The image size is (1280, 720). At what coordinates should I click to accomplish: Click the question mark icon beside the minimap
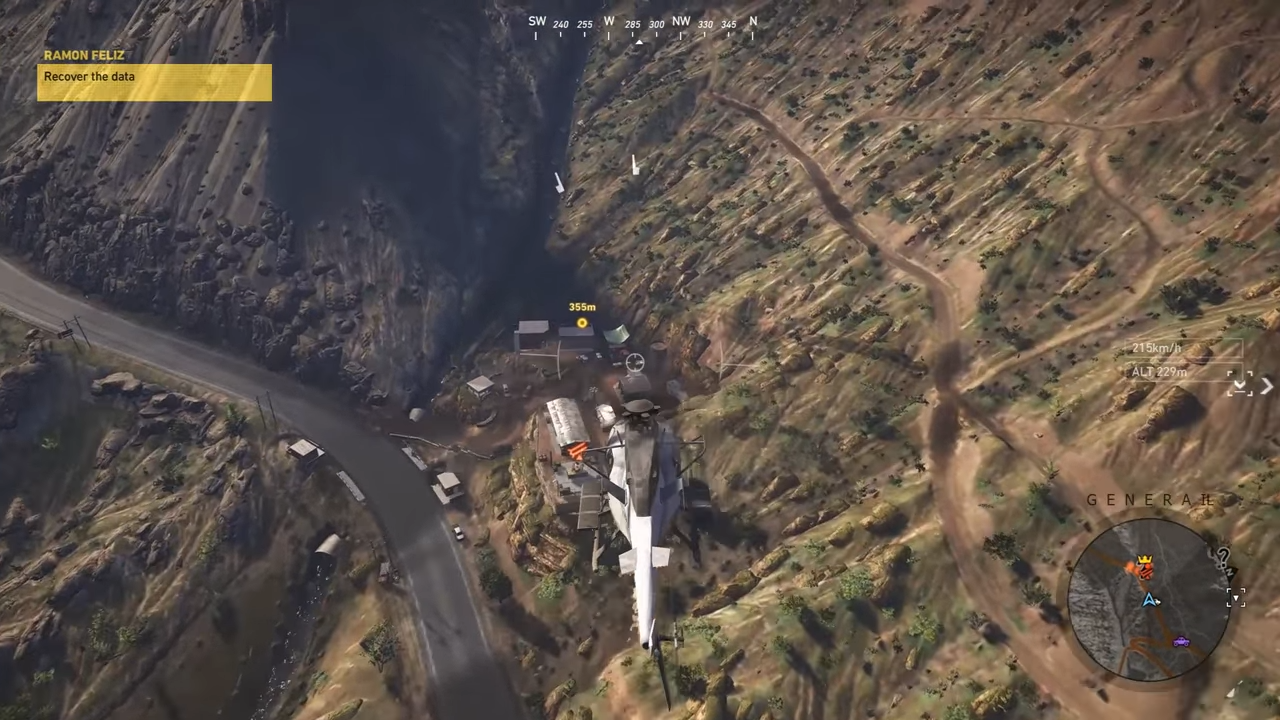[1224, 556]
